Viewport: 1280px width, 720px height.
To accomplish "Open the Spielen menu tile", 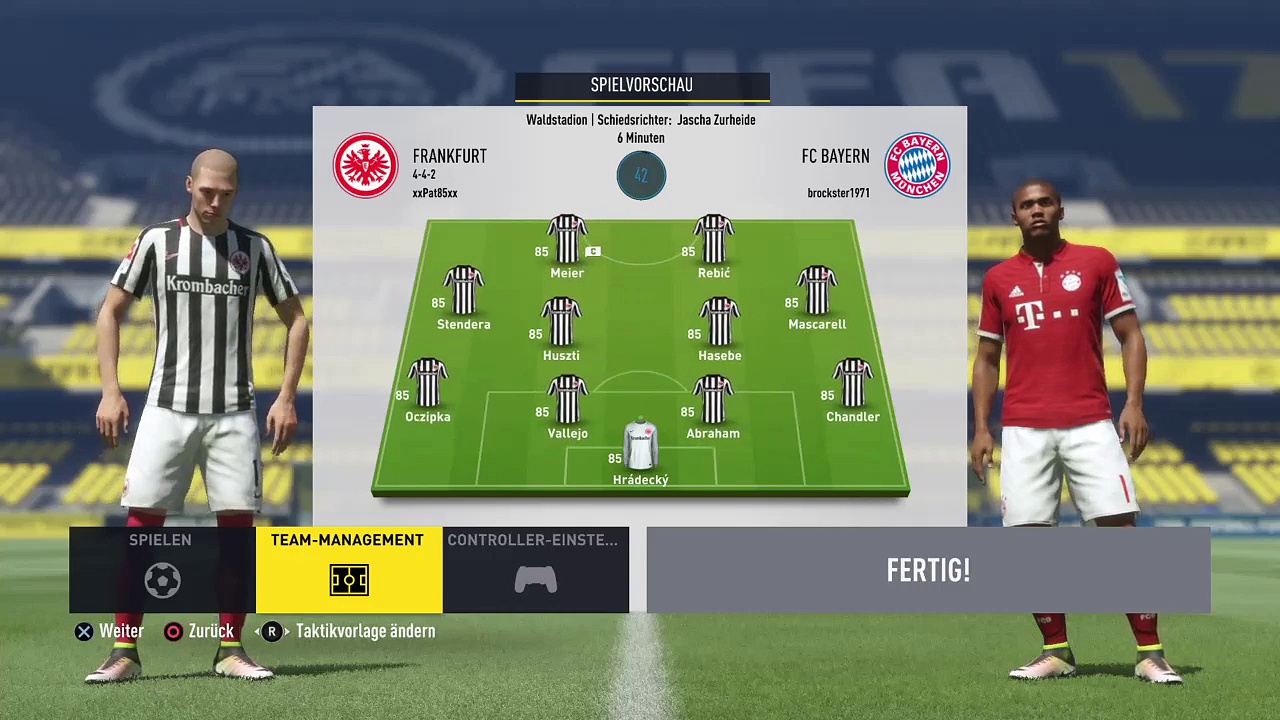I will (x=161, y=569).
